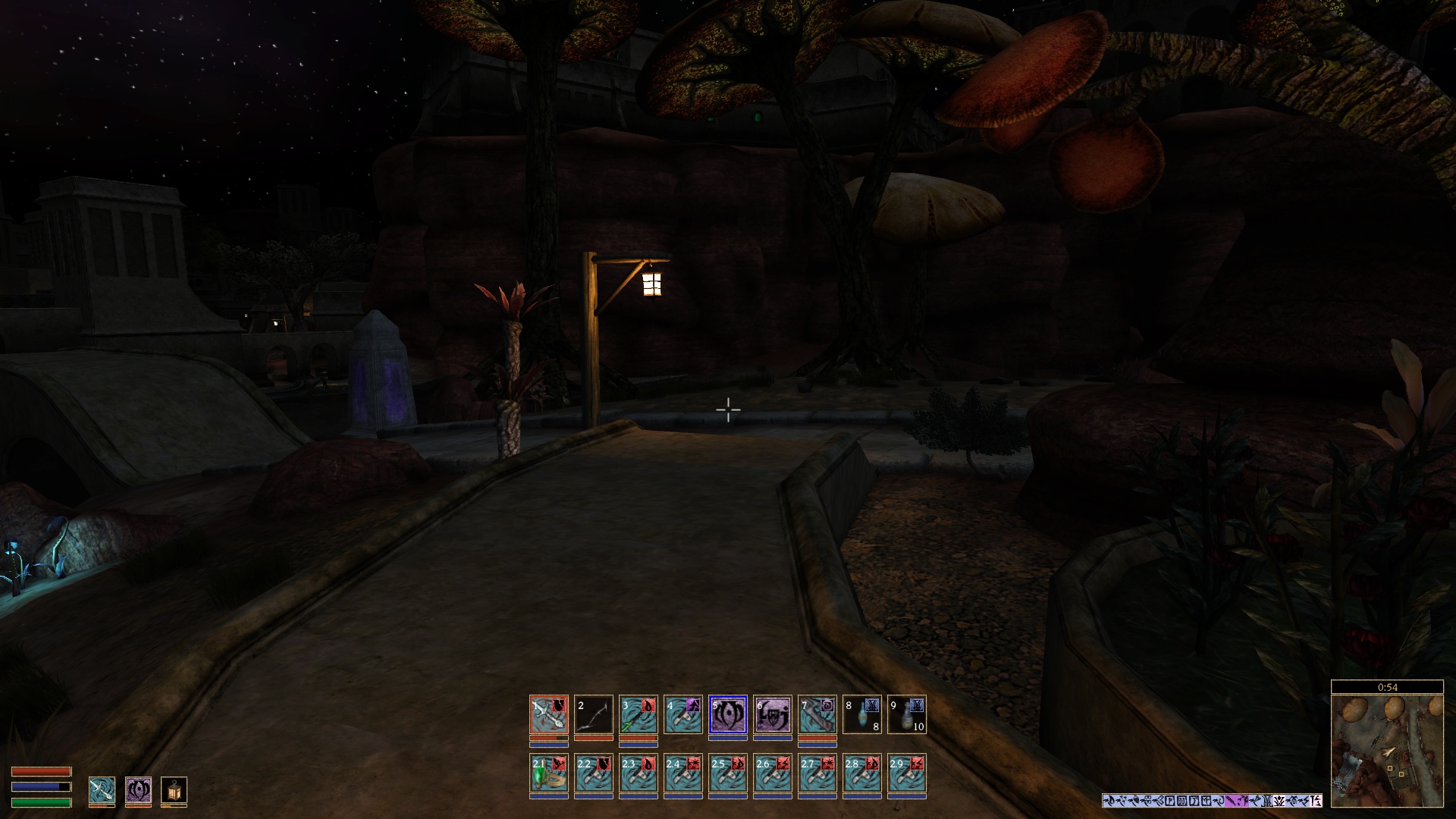
Task: Select the green ring in slot 2.1
Action: (549, 773)
